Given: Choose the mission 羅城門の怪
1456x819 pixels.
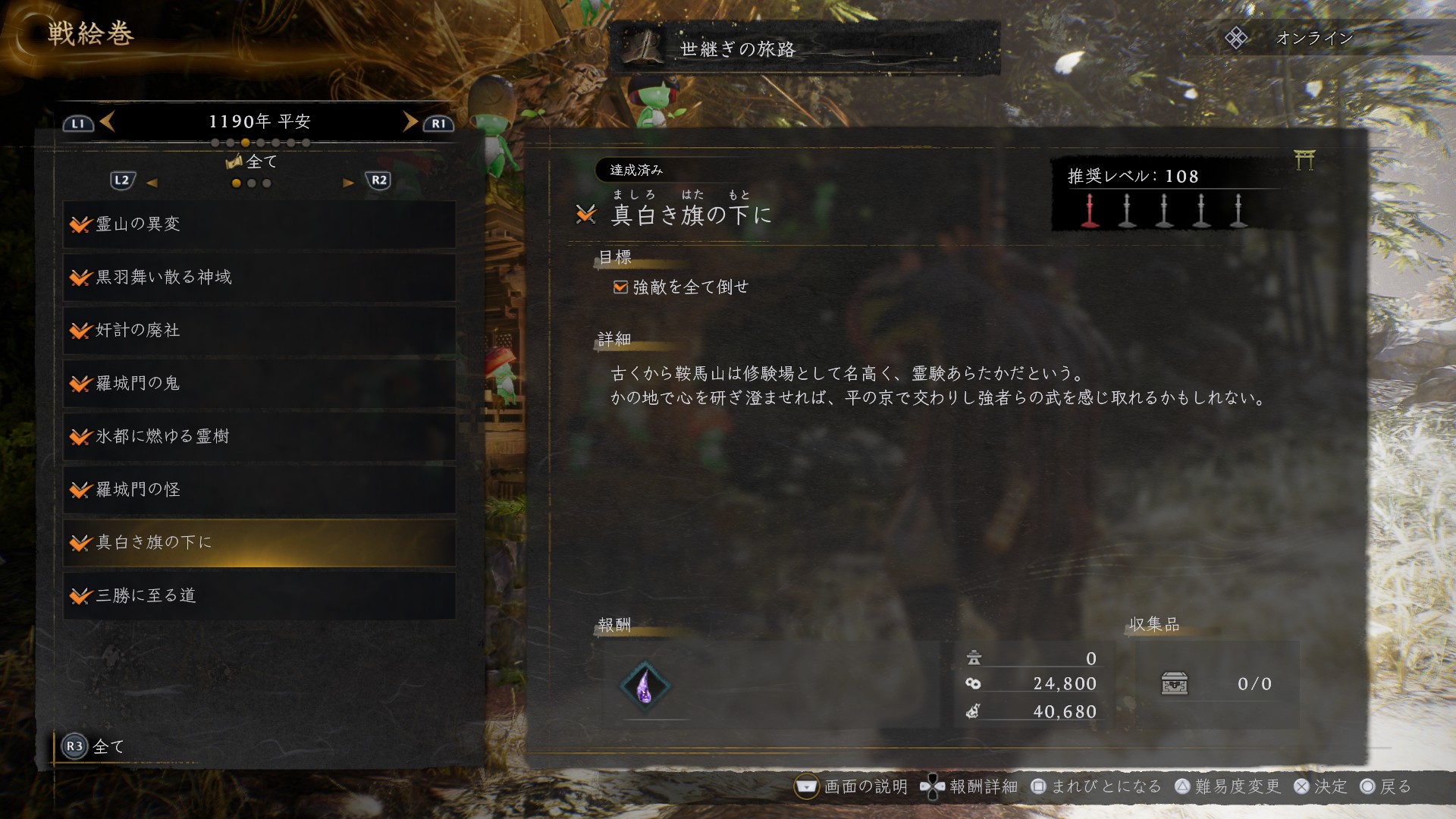Looking at the screenshot, I should [259, 490].
